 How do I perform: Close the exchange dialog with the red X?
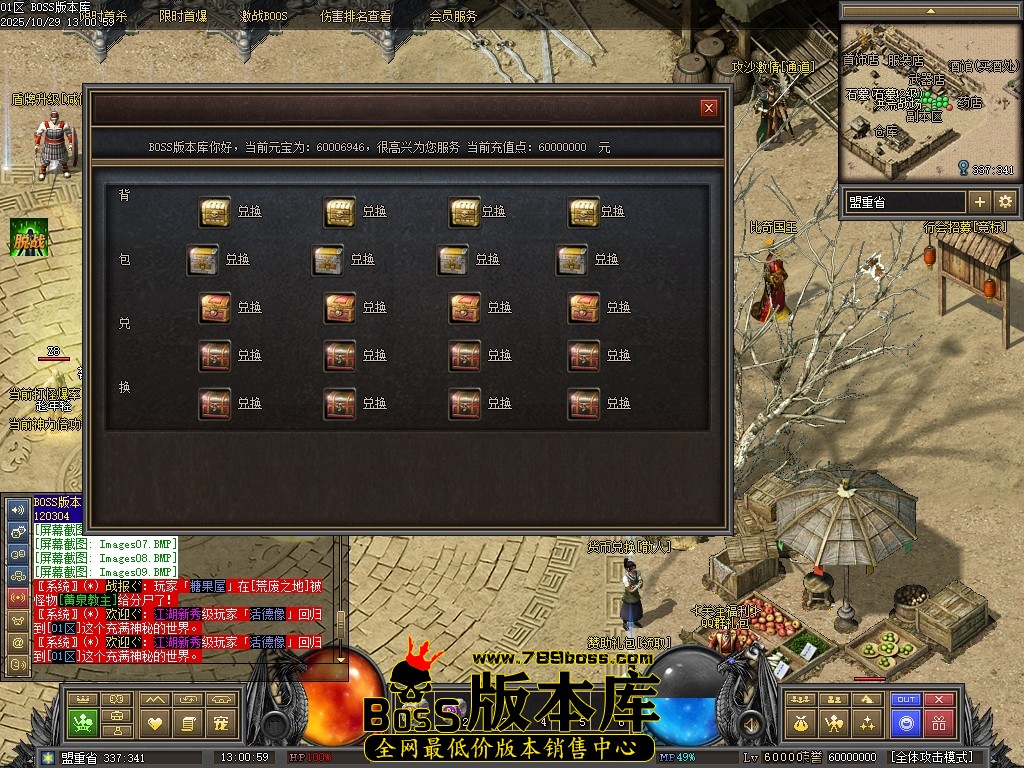coord(709,108)
